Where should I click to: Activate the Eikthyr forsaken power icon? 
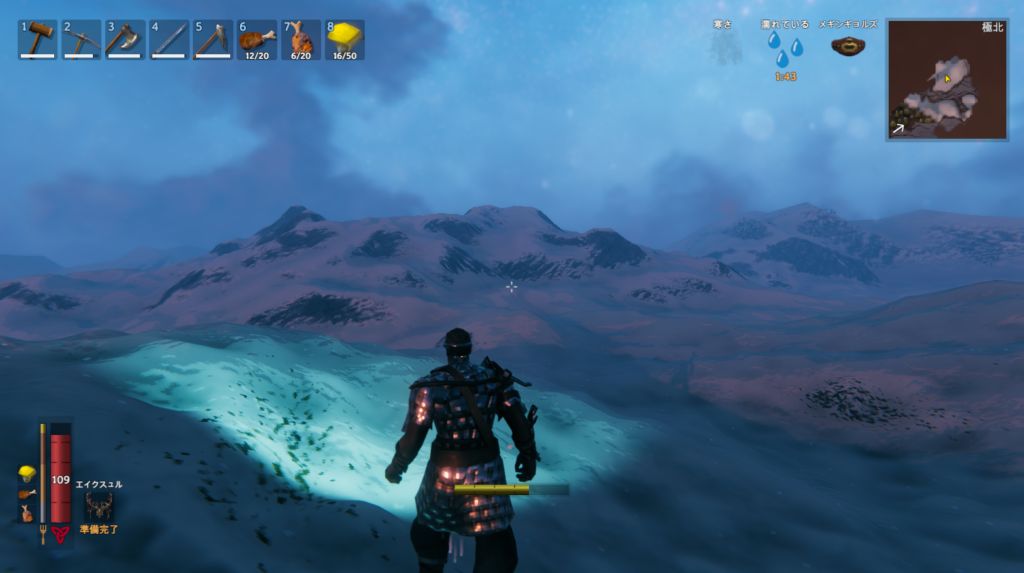(99, 507)
